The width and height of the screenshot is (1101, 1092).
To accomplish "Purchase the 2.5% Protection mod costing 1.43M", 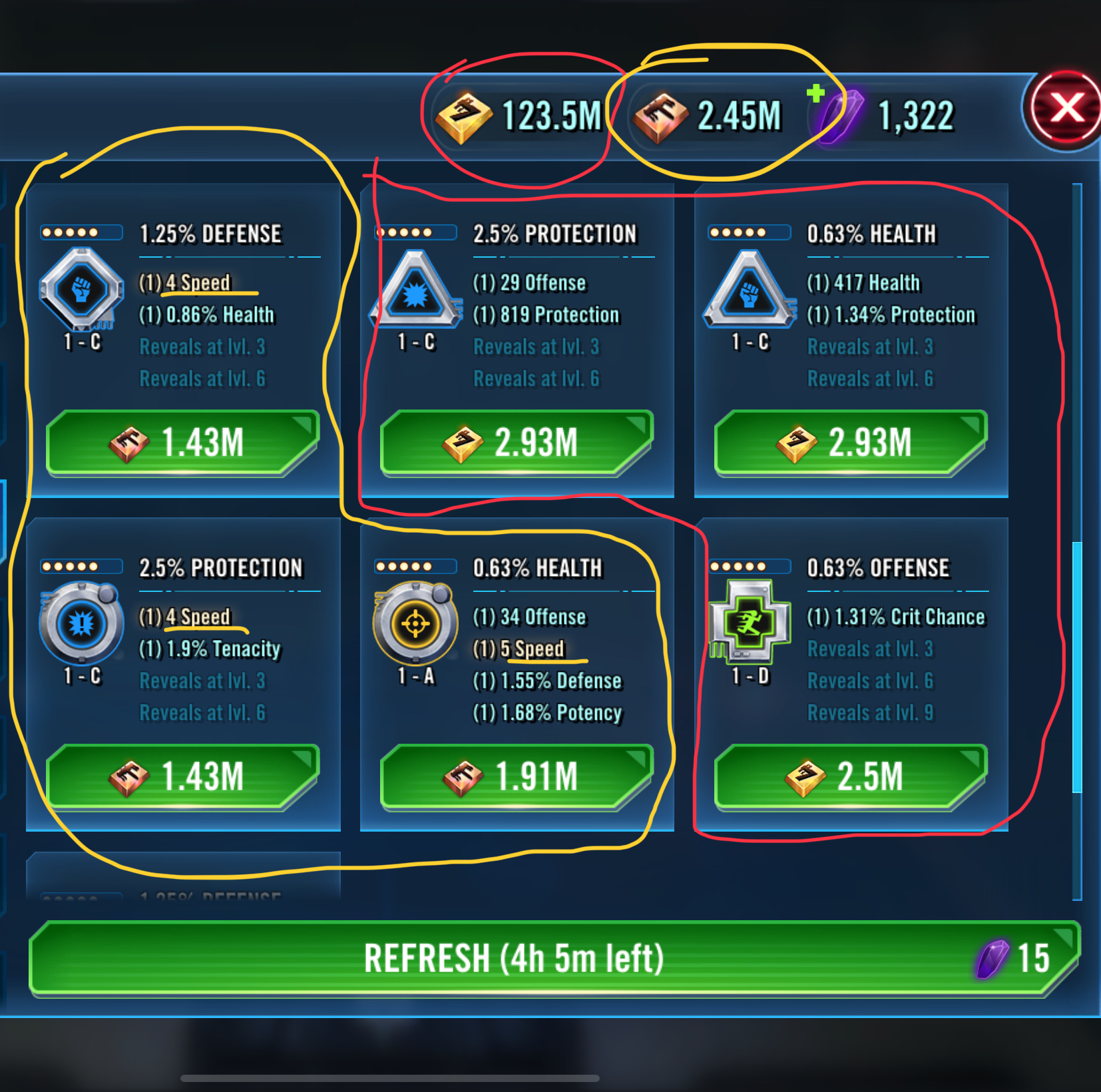I will (x=182, y=777).
